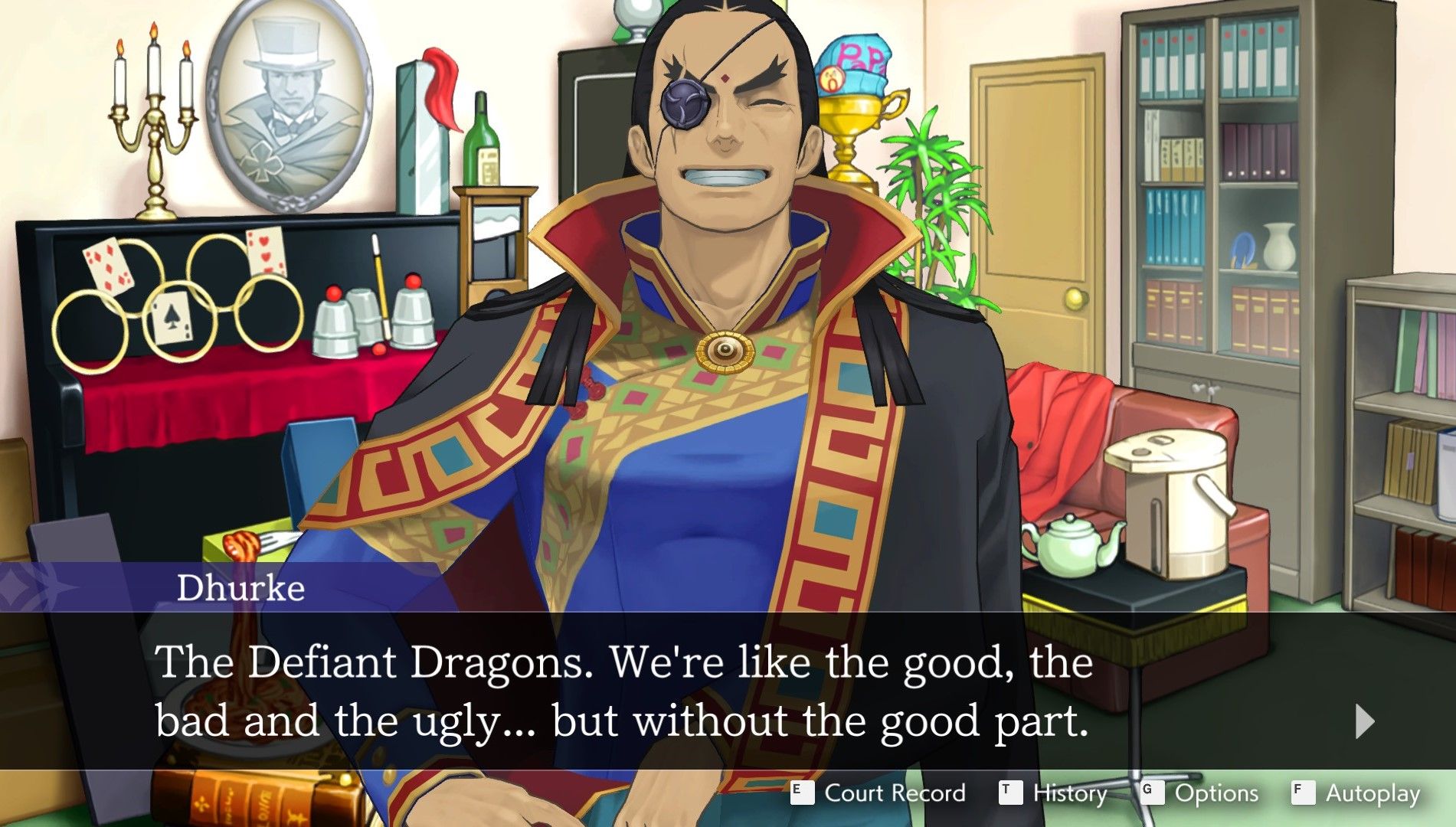This screenshot has height=827, width=1456.
Task: Click the History icon labeled T
Action: click(1012, 794)
